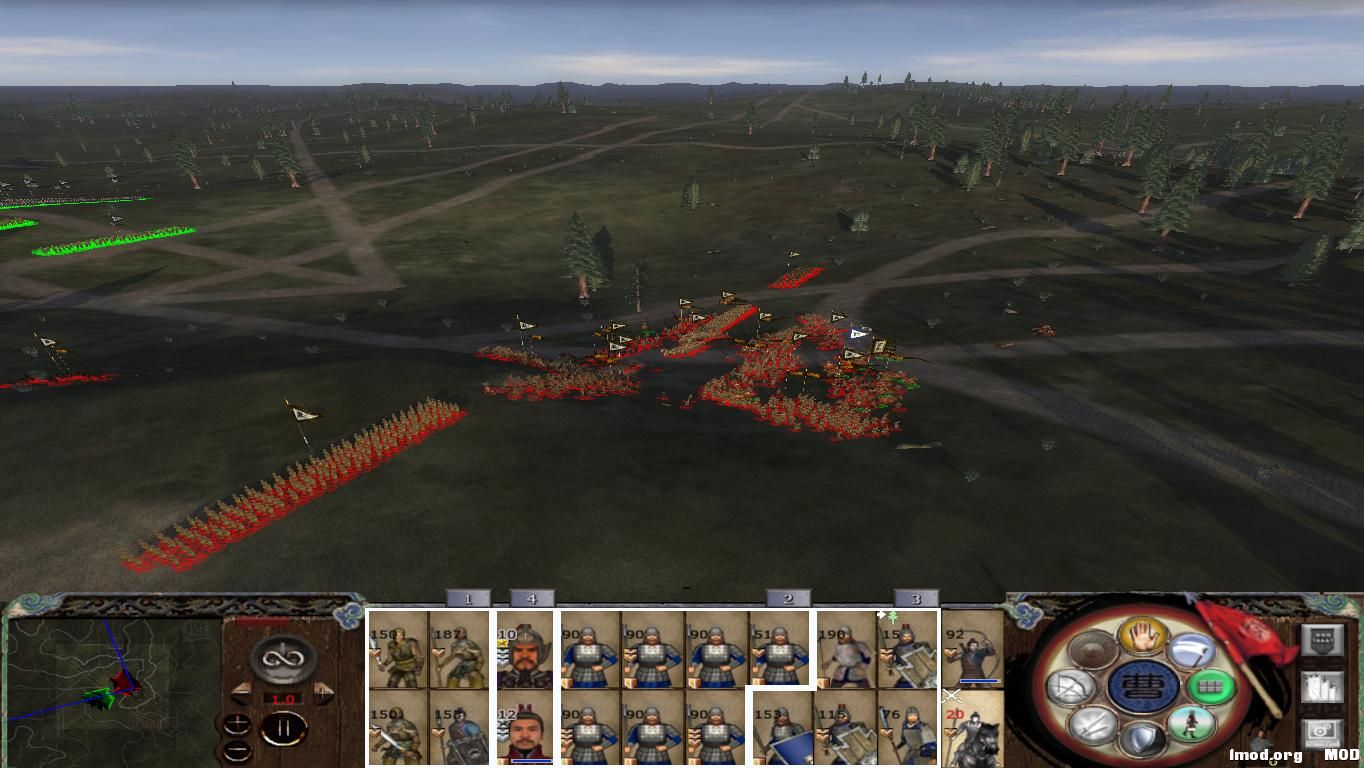Click the minimap zoom-in plus button

tap(238, 724)
